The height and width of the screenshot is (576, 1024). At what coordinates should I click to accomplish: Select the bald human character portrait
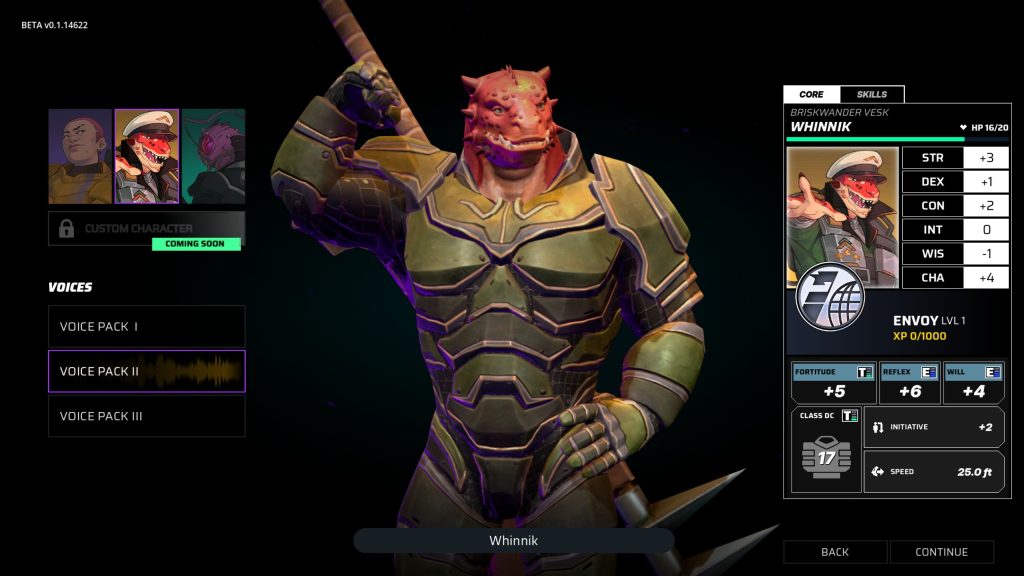coord(80,156)
